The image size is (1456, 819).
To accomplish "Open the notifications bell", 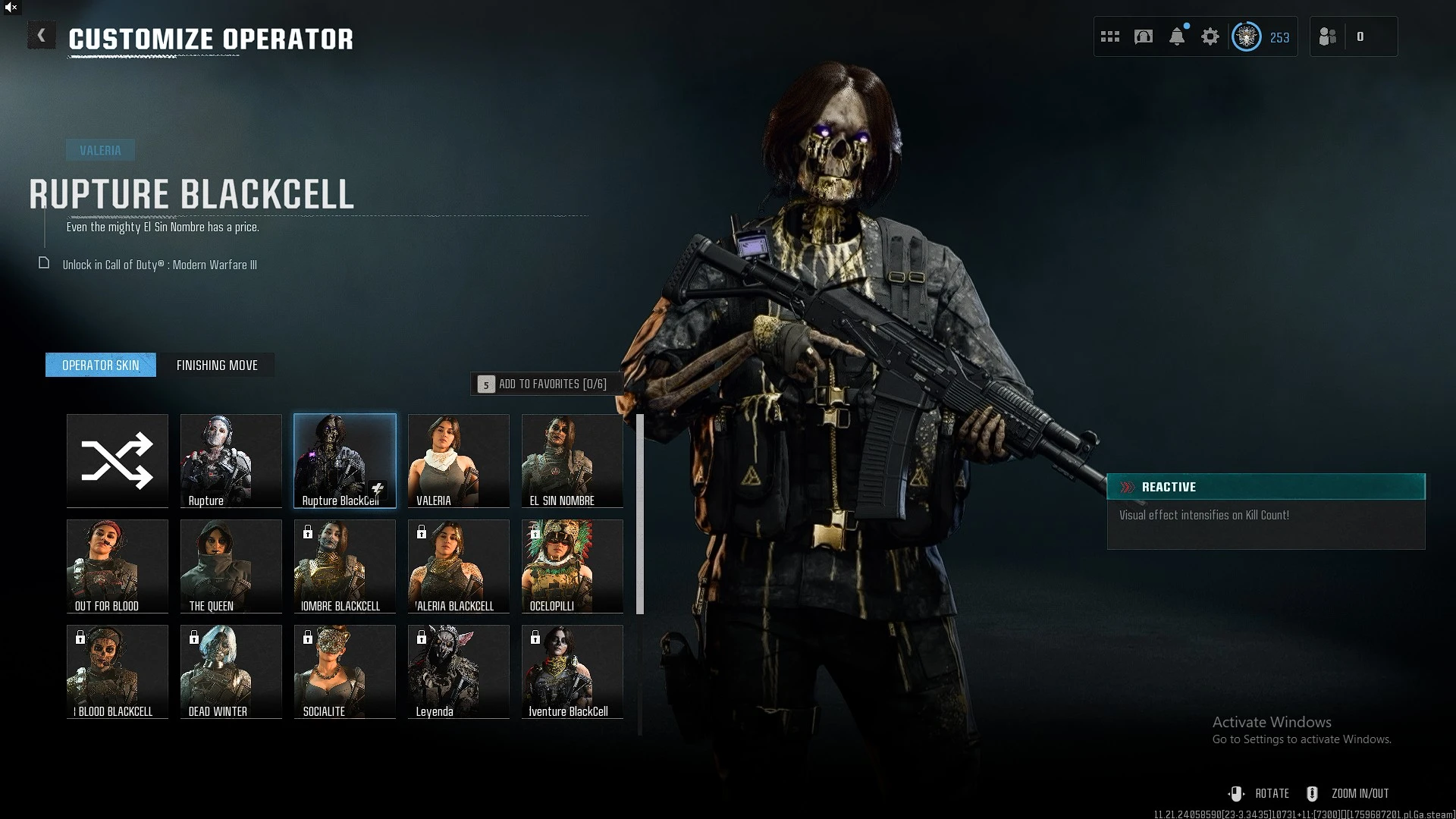I will pos(1177,36).
